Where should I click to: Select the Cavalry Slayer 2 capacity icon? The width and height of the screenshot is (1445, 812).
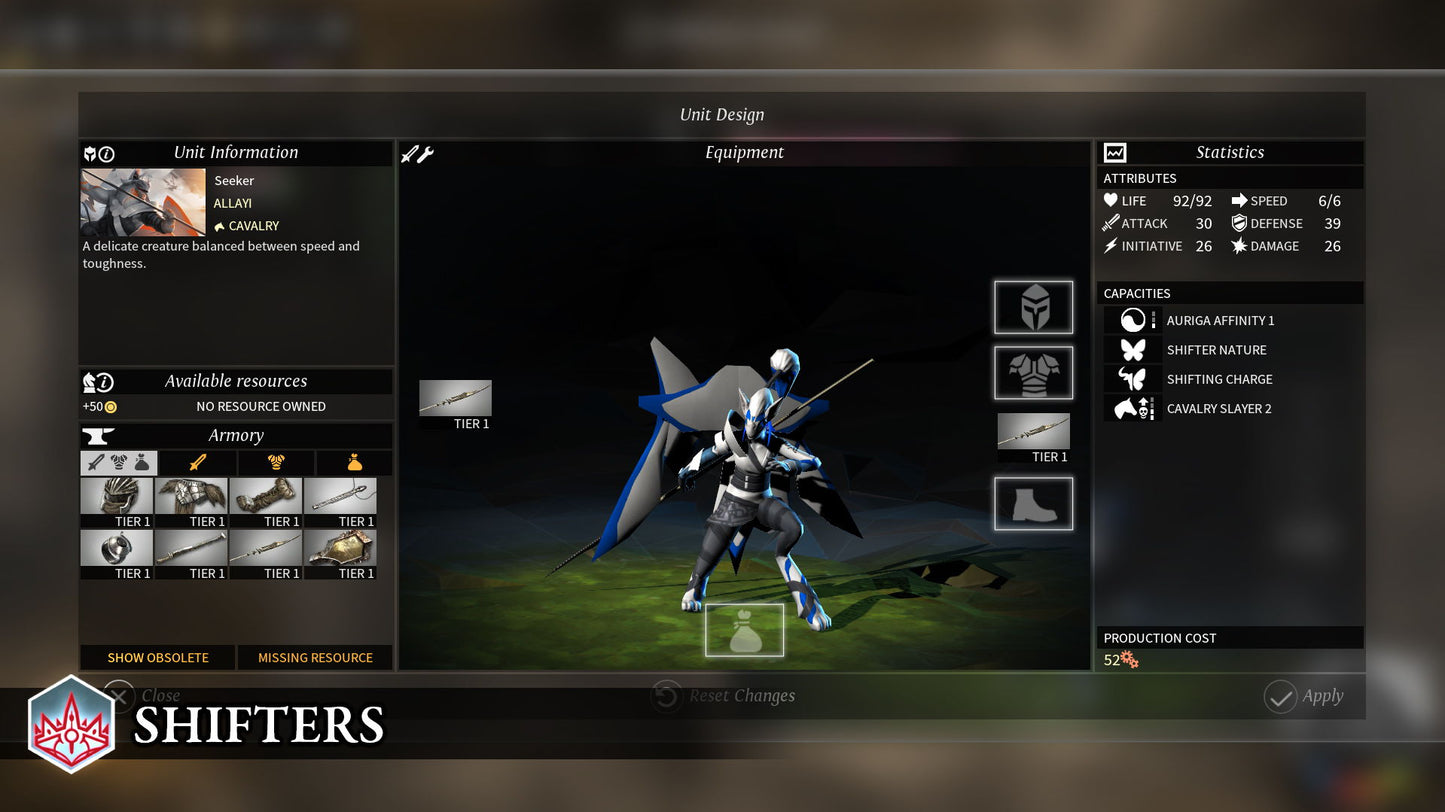tap(1131, 408)
